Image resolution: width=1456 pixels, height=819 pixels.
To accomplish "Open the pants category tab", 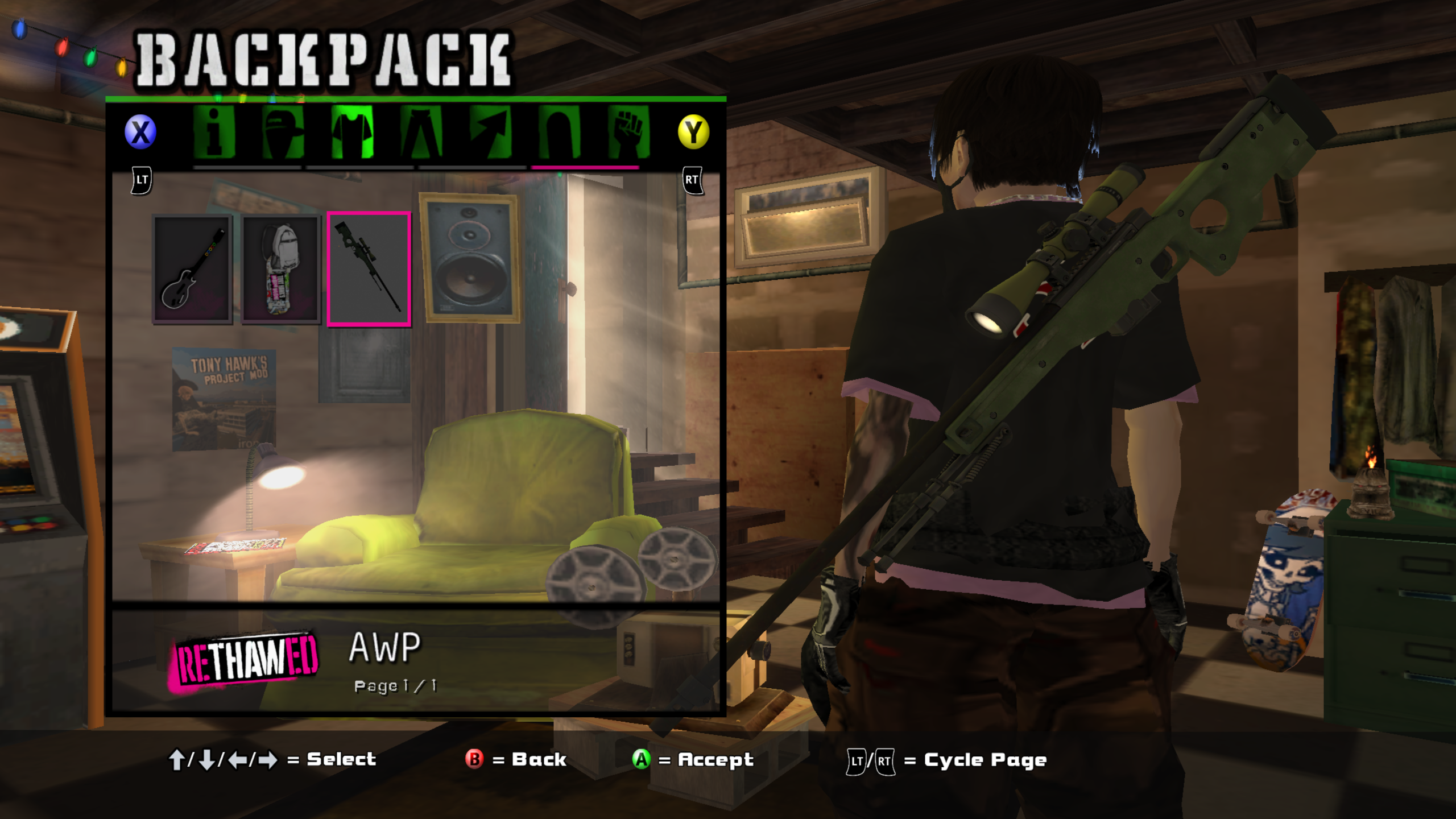I will [x=421, y=132].
